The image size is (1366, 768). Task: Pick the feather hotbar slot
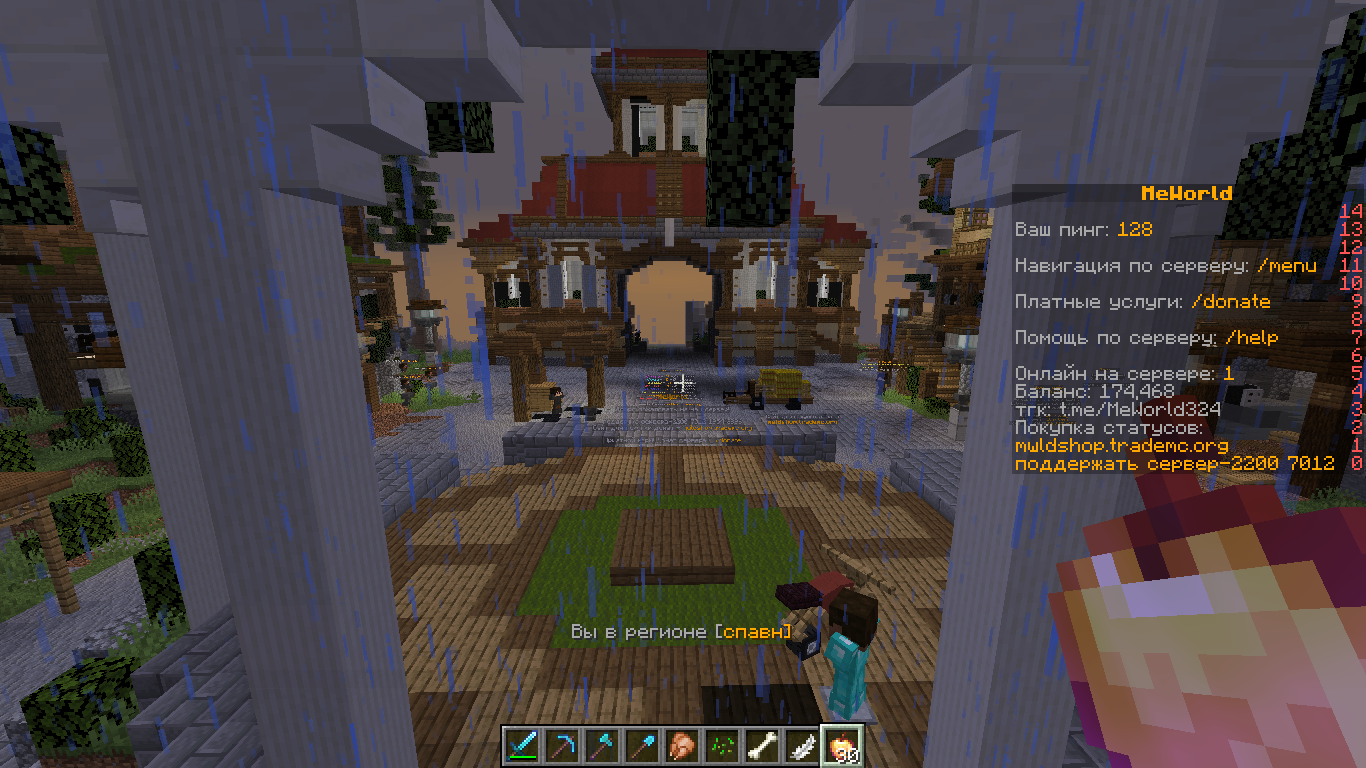click(801, 745)
